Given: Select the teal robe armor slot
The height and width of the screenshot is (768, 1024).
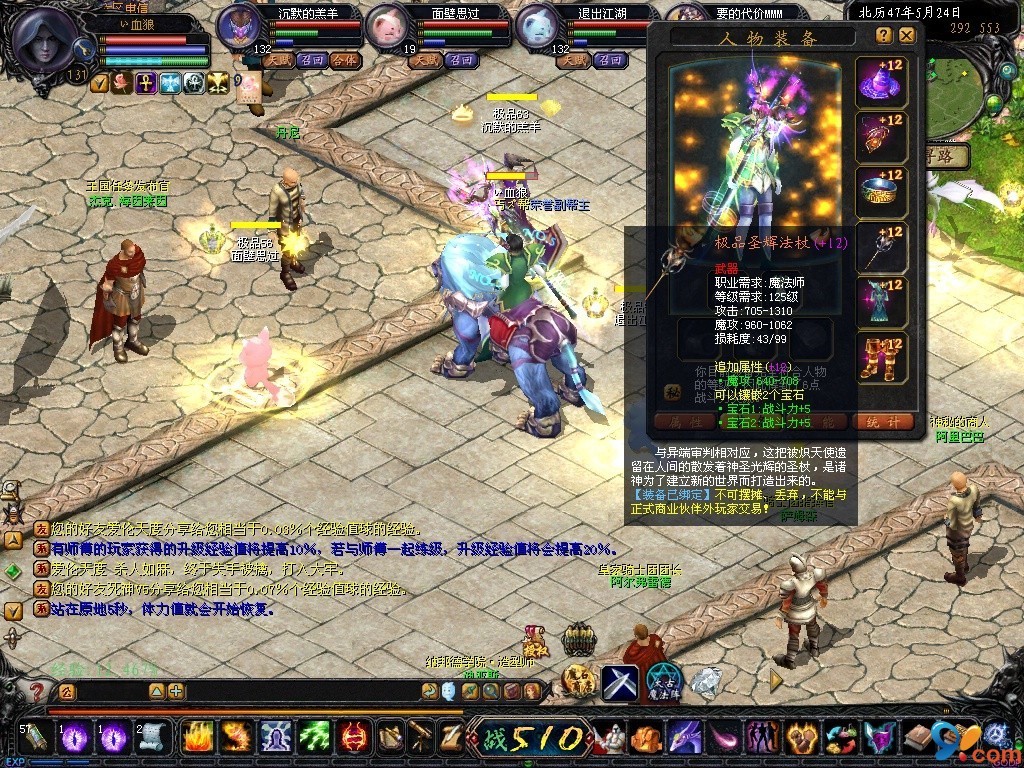Looking at the screenshot, I should coord(881,303).
